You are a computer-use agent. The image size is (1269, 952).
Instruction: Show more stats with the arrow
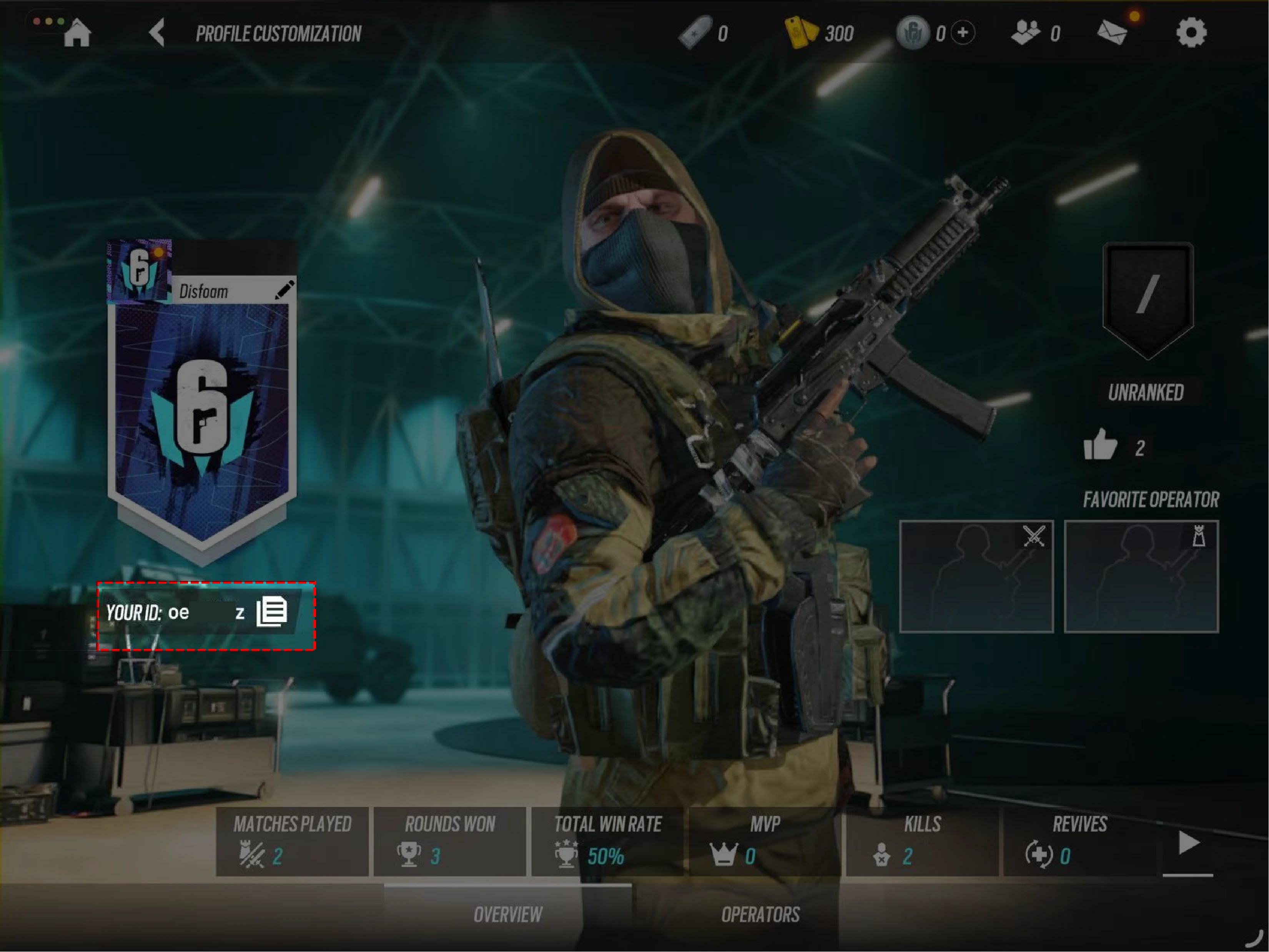point(1188,842)
